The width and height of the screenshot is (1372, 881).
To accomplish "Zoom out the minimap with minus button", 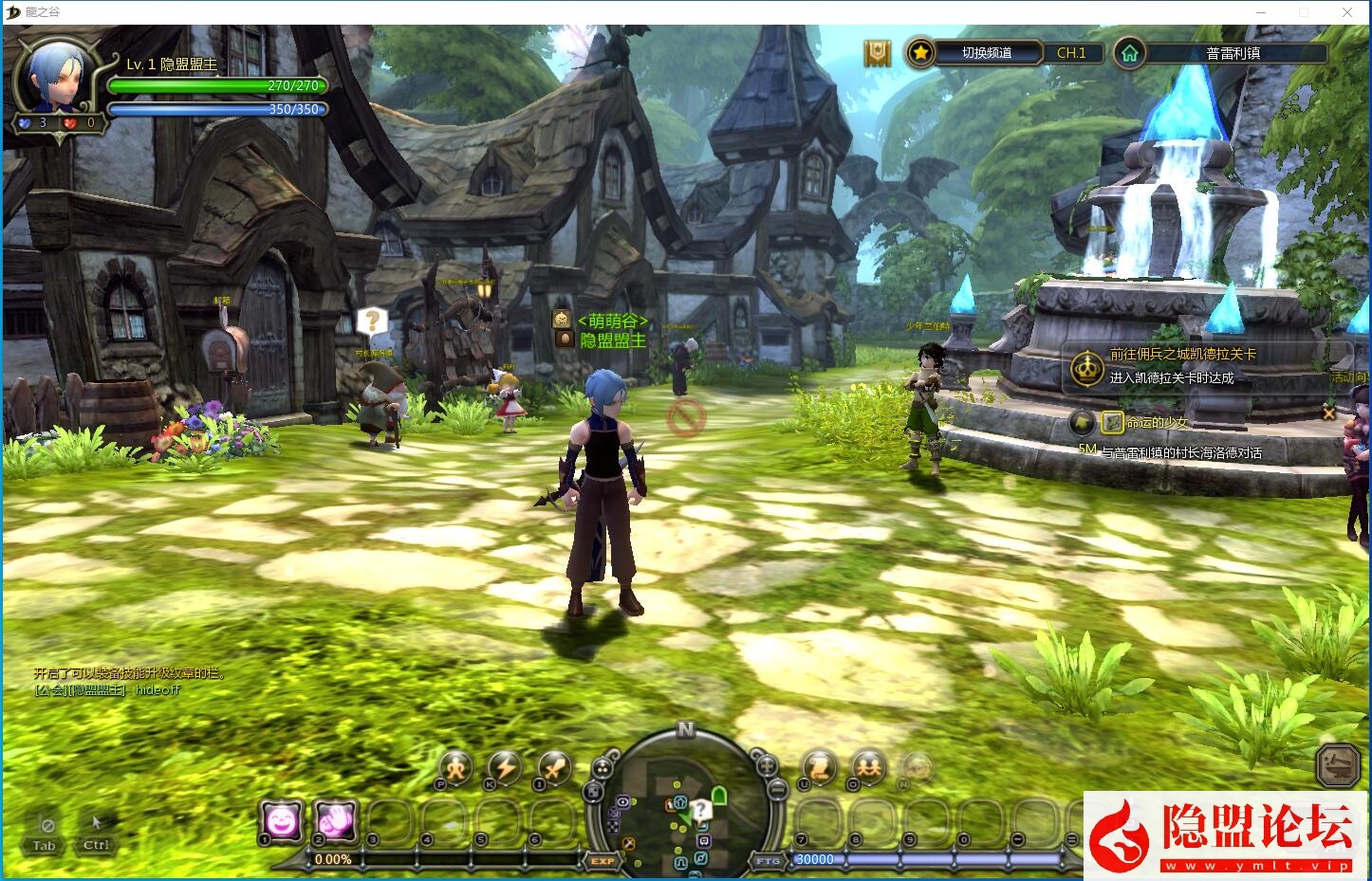I will [x=777, y=789].
